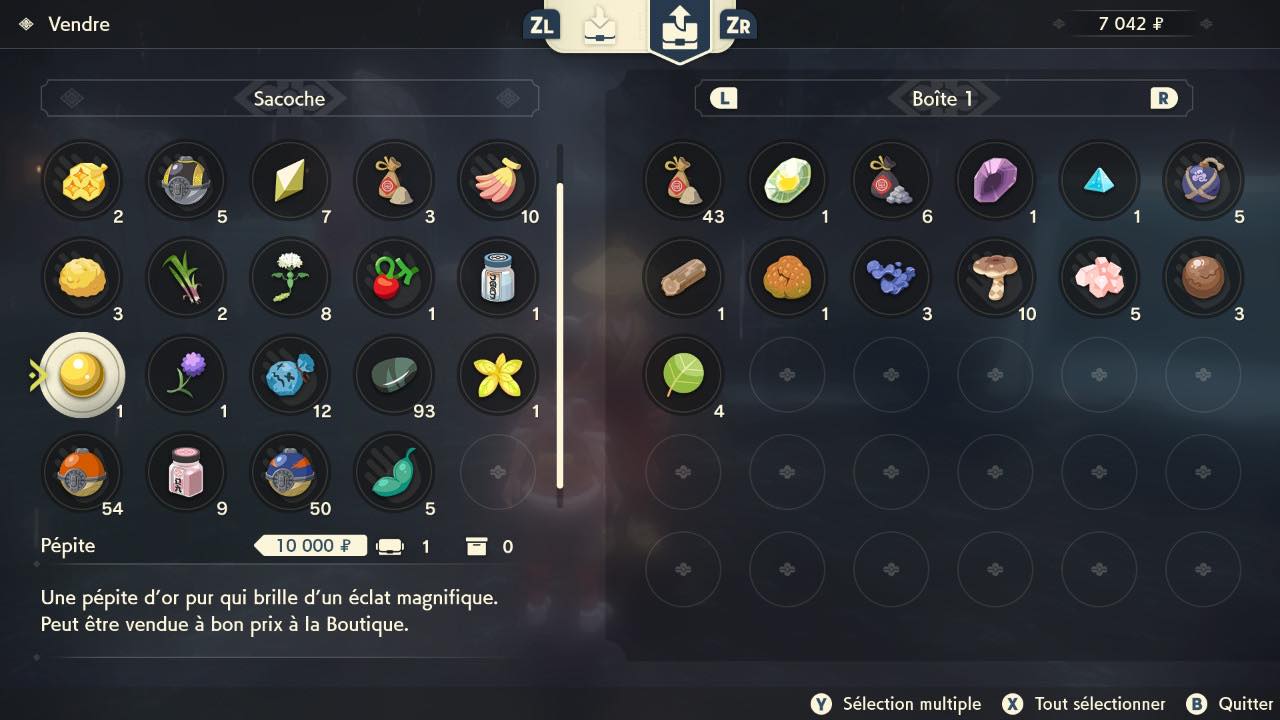Open the Sacoche satchel header

point(289,98)
